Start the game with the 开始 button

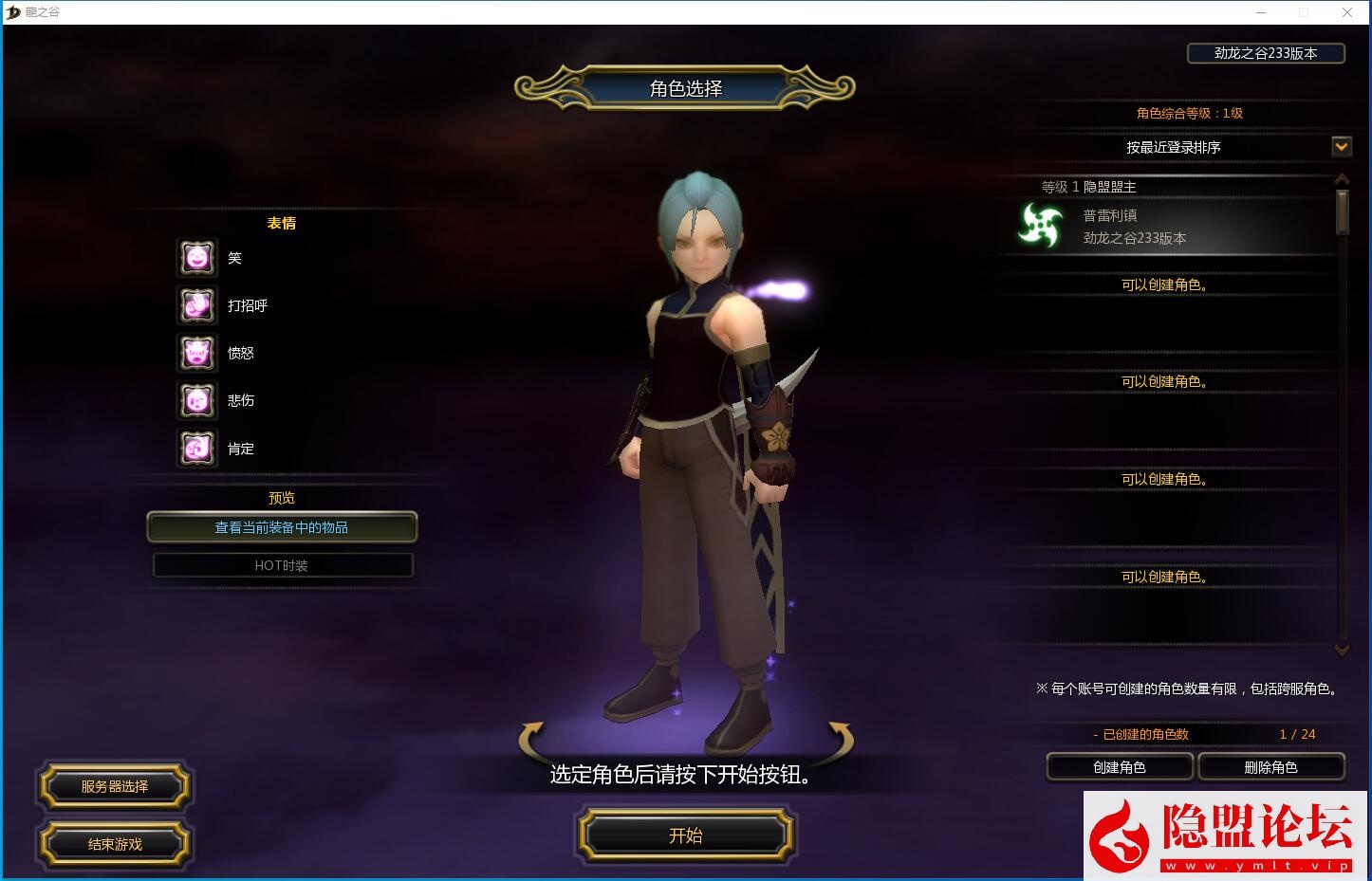tap(685, 835)
